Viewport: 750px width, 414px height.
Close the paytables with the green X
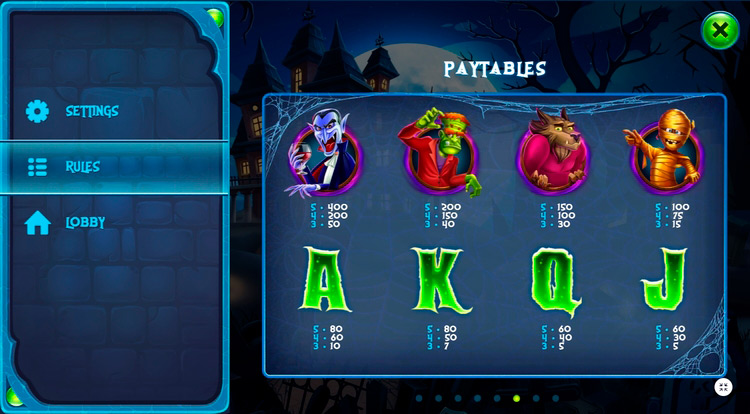[x=719, y=31]
